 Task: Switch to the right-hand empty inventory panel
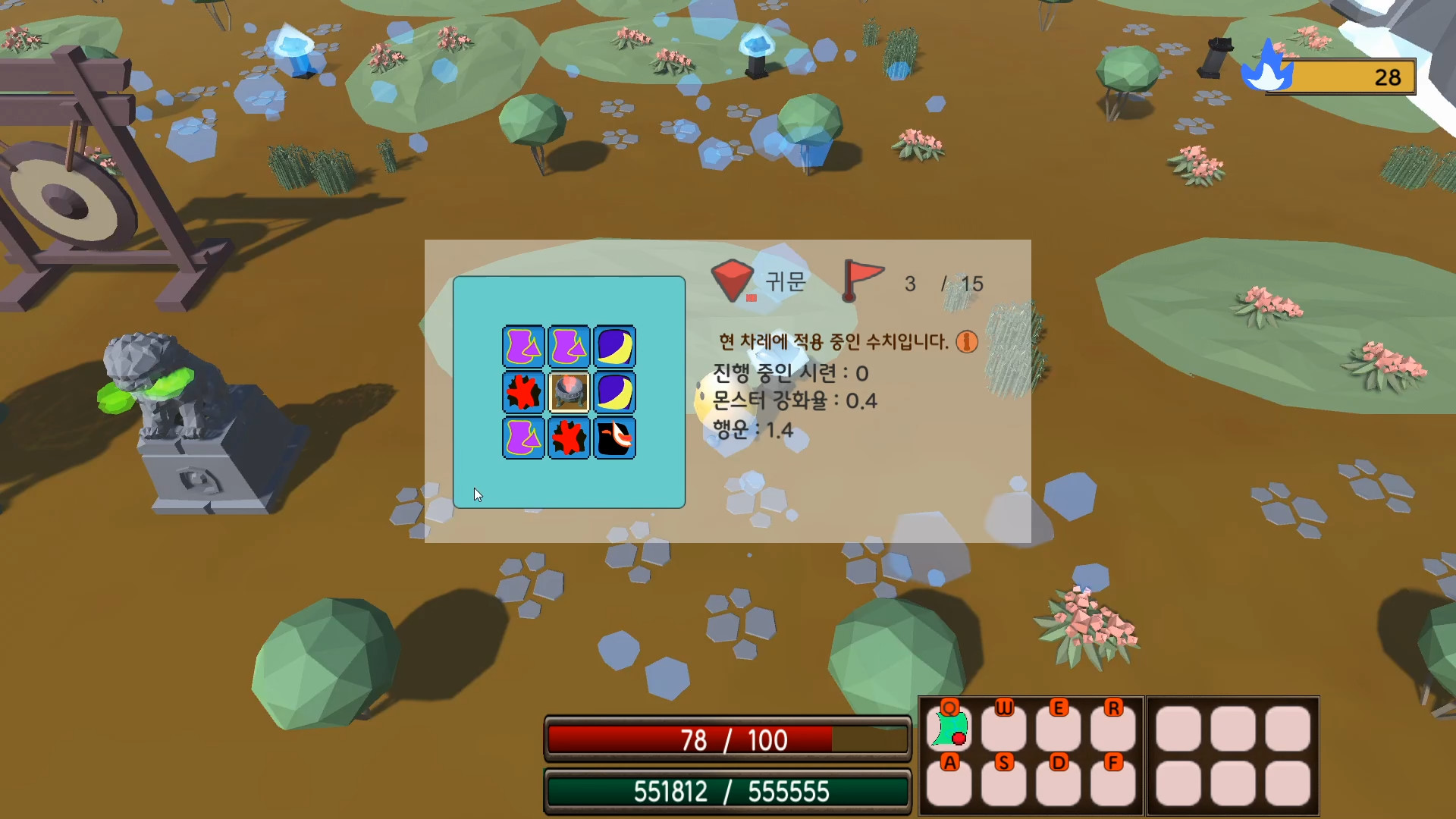[1232, 755]
